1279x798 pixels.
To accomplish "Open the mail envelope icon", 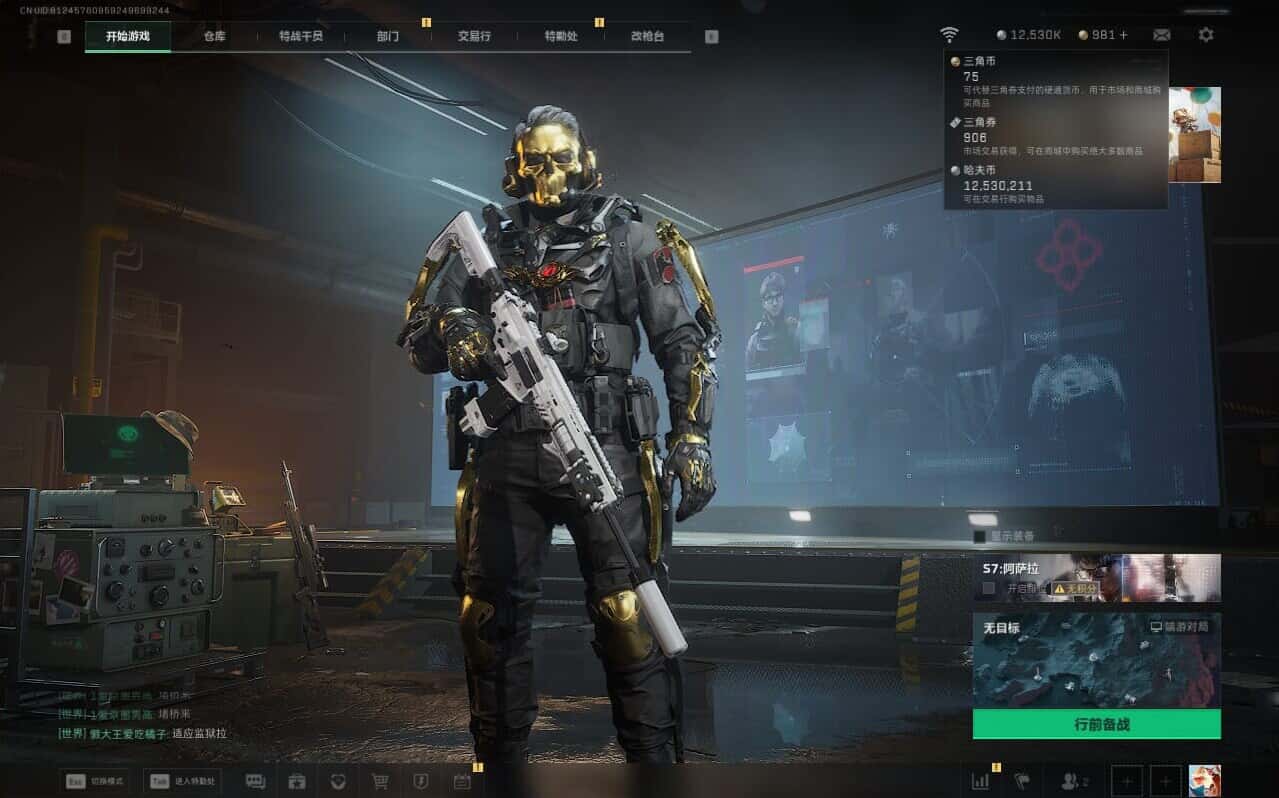I will click(1161, 35).
